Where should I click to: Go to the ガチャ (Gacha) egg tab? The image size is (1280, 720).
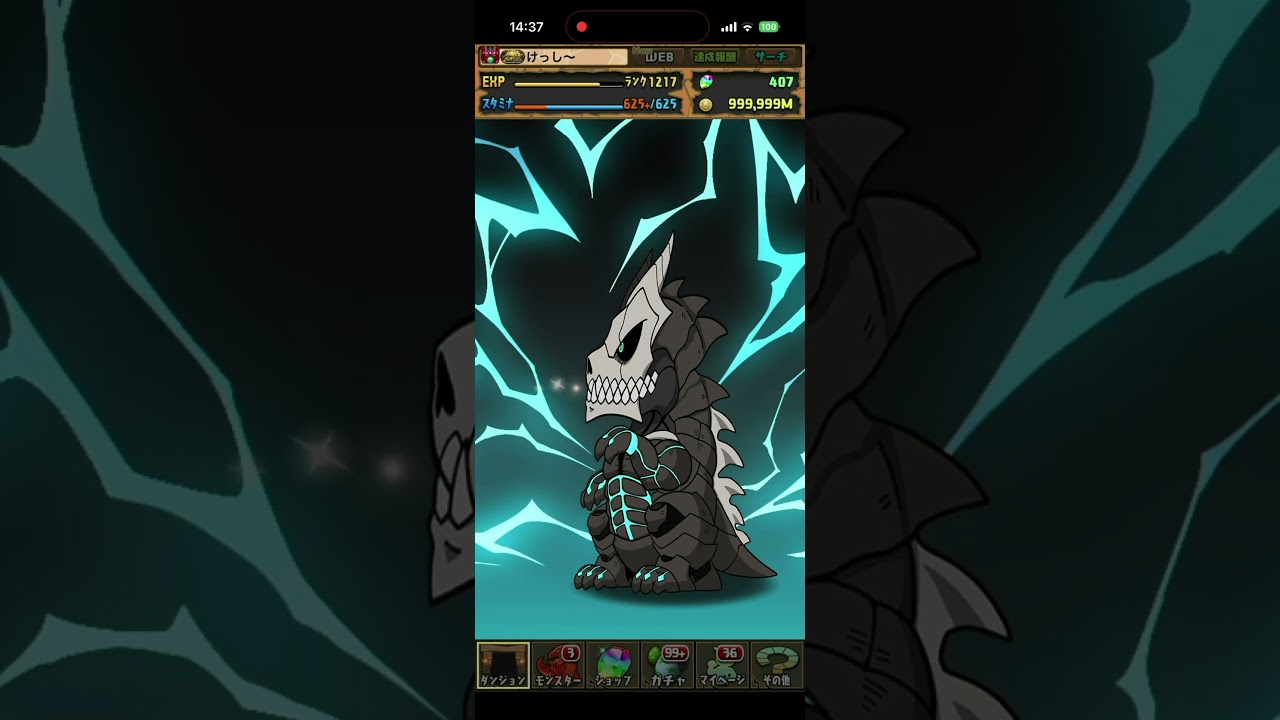pos(668,666)
